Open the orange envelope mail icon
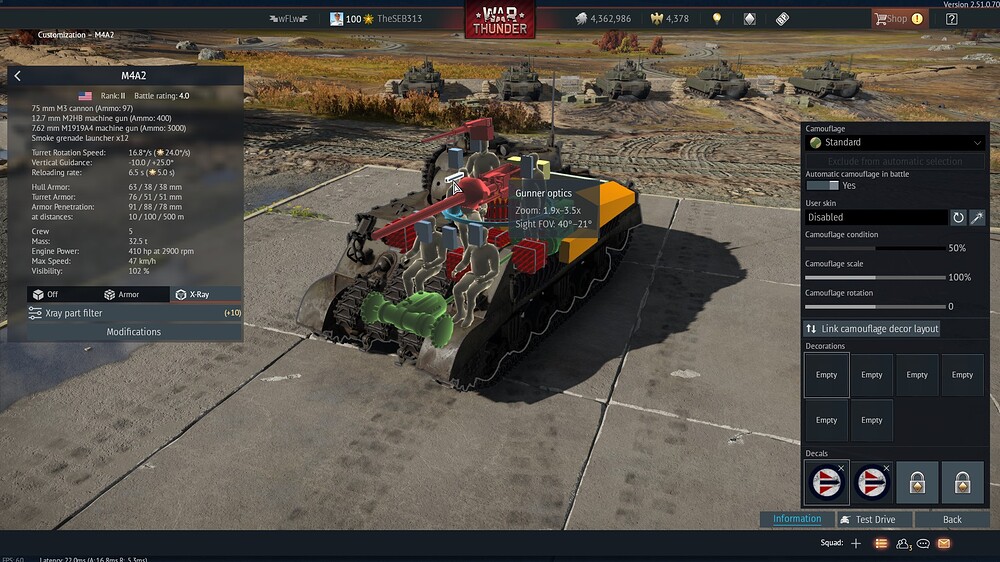The width and height of the screenshot is (1000, 562). tap(943, 543)
